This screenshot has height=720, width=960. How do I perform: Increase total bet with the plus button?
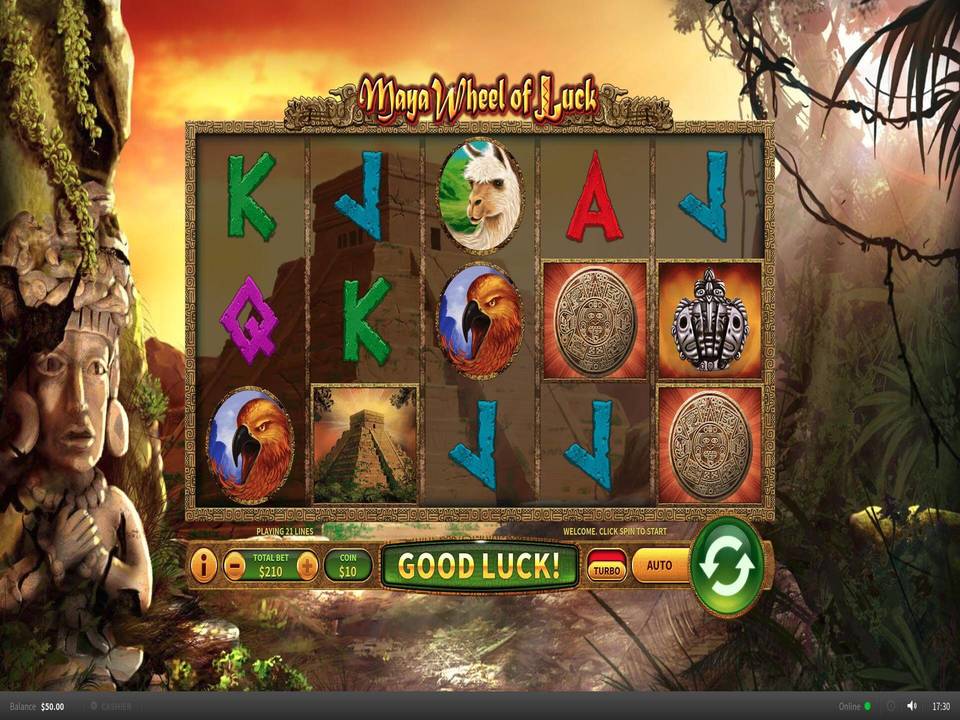click(308, 566)
